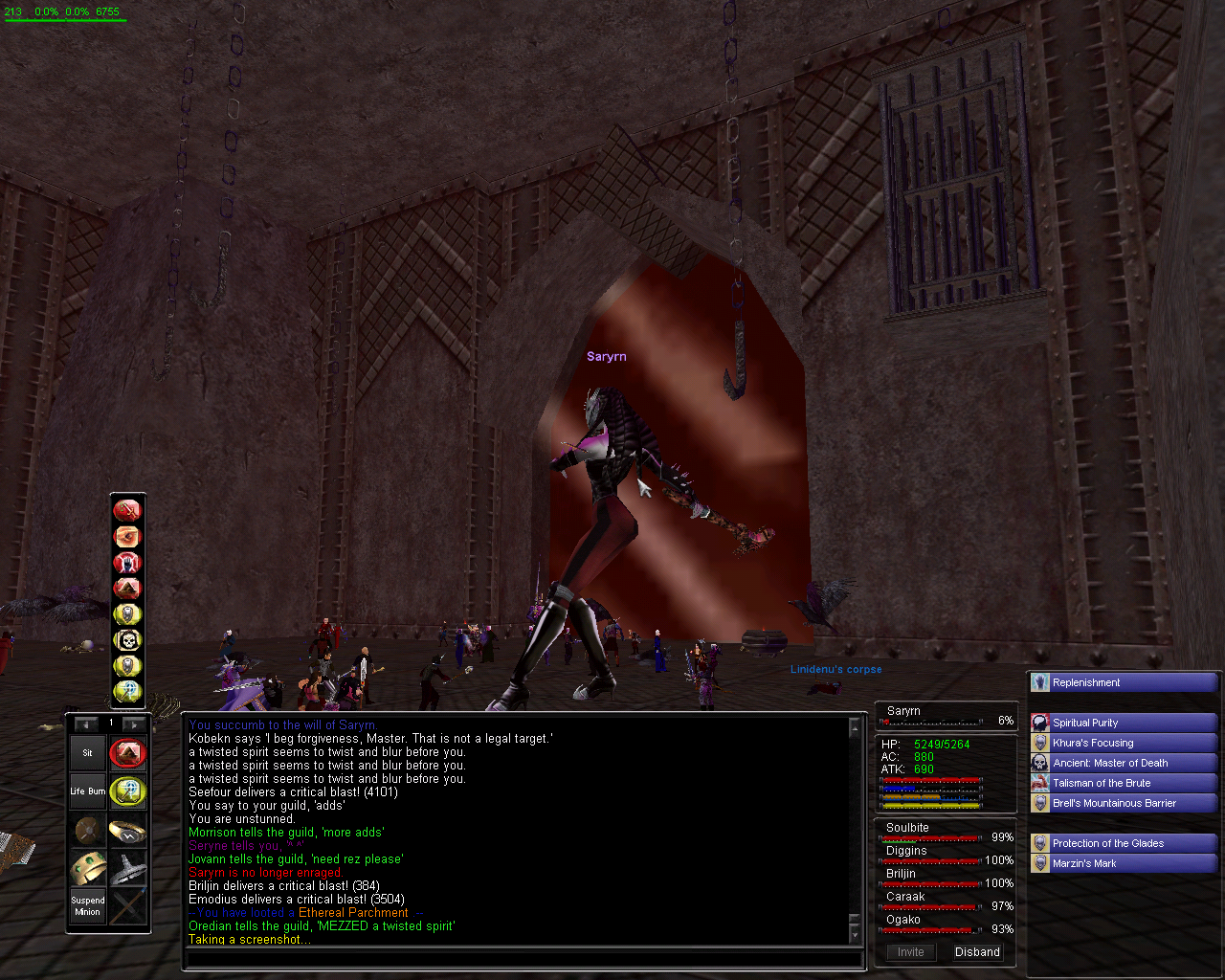The height and width of the screenshot is (980, 1225).
Task: Use the round shield item in the hotbar
Action: pos(87,830)
